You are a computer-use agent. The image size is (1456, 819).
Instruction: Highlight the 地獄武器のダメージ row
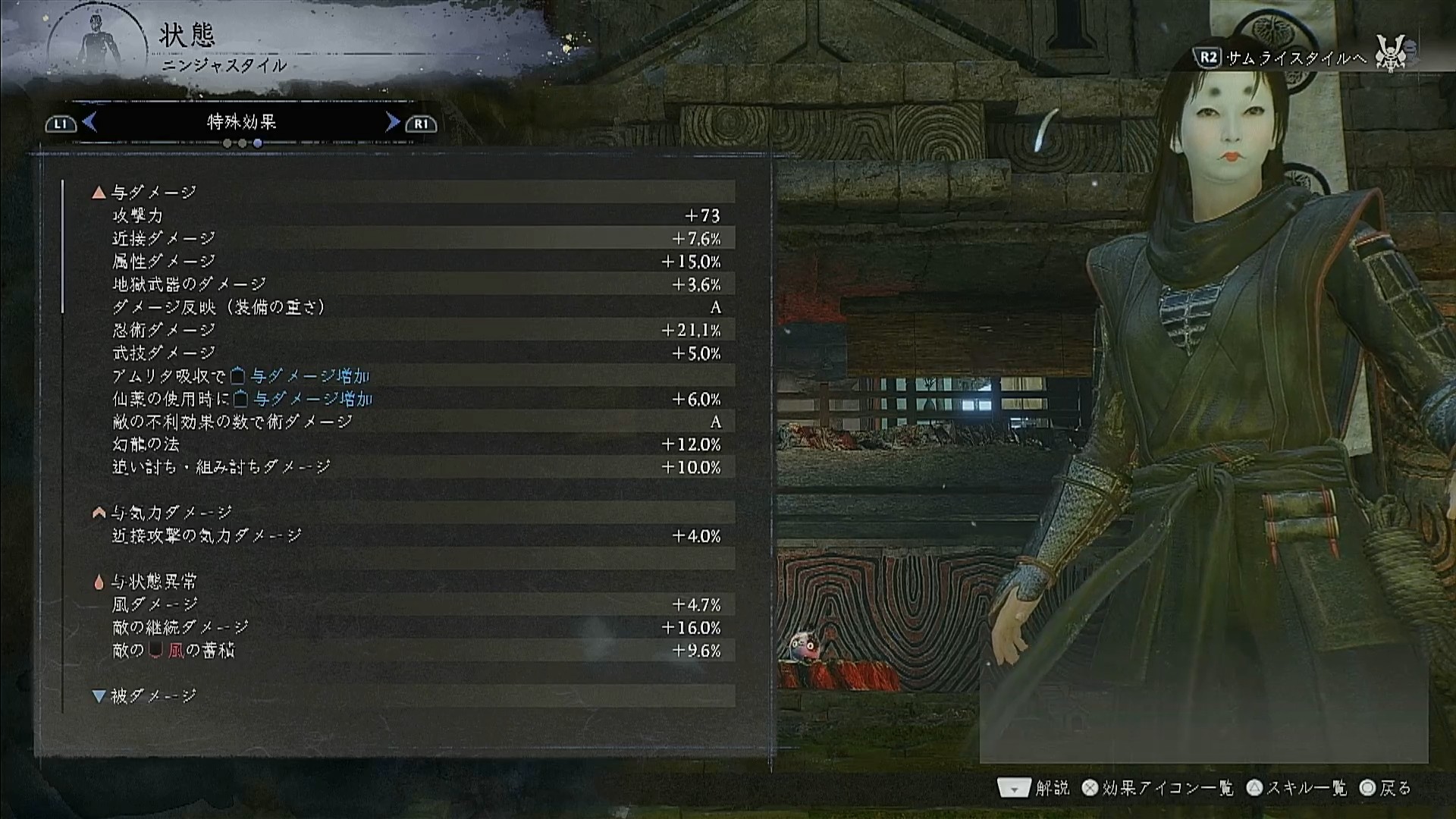pos(416,284)
